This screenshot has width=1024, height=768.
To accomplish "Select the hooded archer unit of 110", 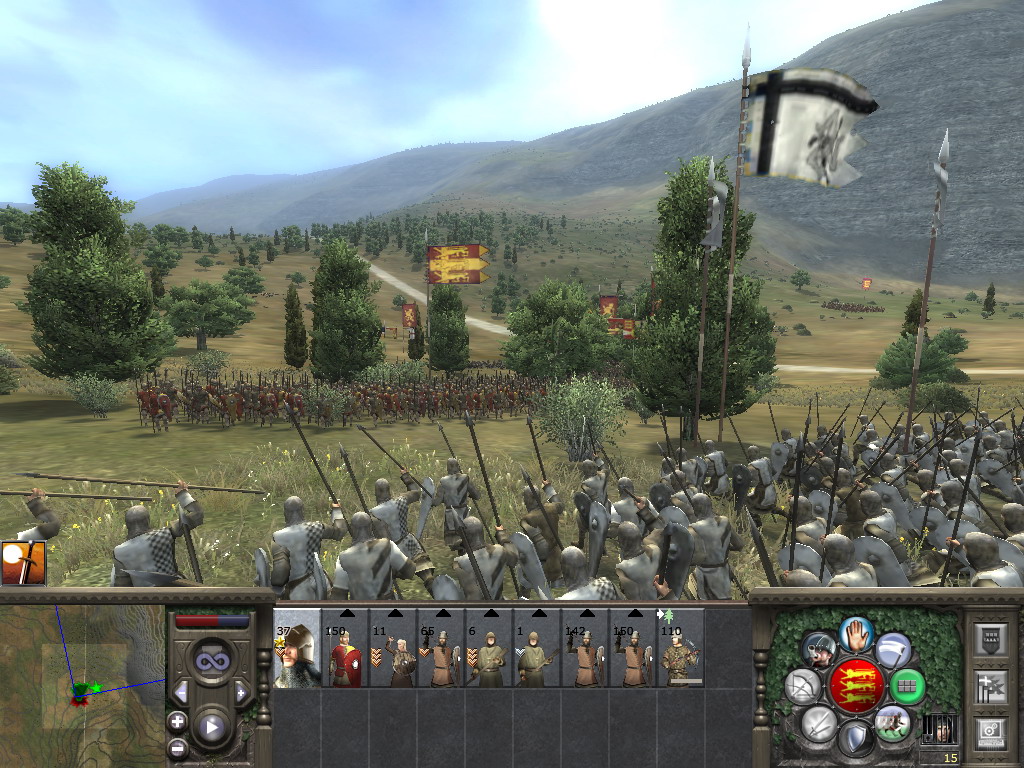I will [680, 650].
